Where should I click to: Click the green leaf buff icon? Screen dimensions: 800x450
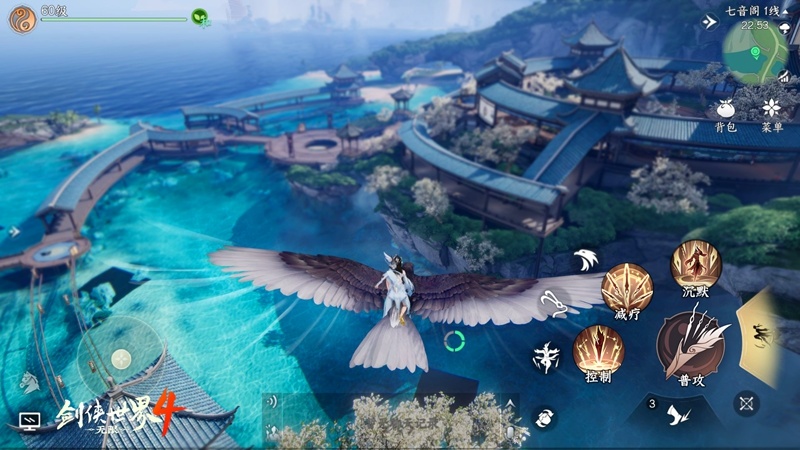point(200,17)
